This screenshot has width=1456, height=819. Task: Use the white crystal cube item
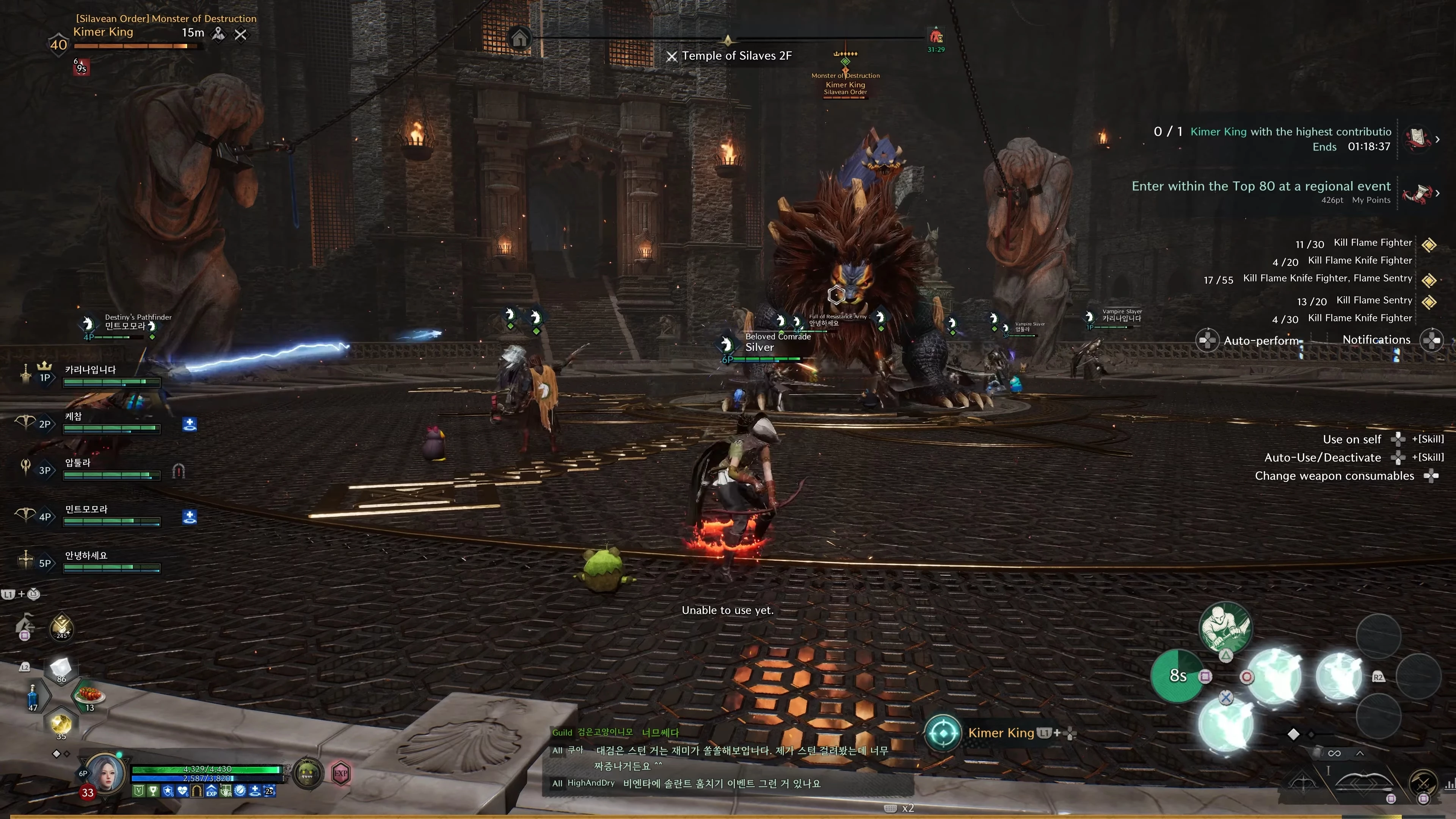coord(61,667)
